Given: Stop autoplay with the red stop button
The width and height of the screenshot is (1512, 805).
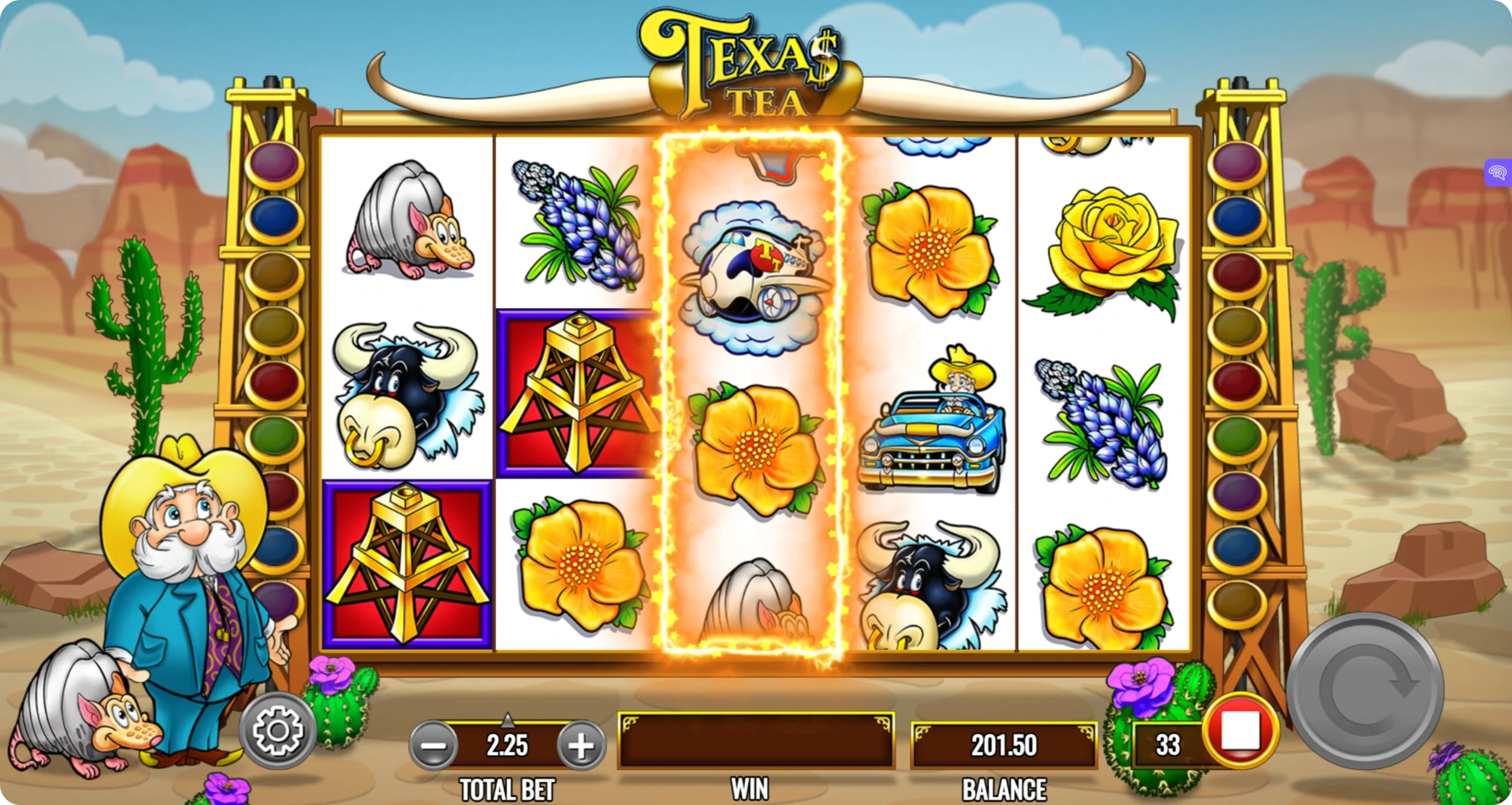Looking at the screenshot, I should tap(1240, 731).
